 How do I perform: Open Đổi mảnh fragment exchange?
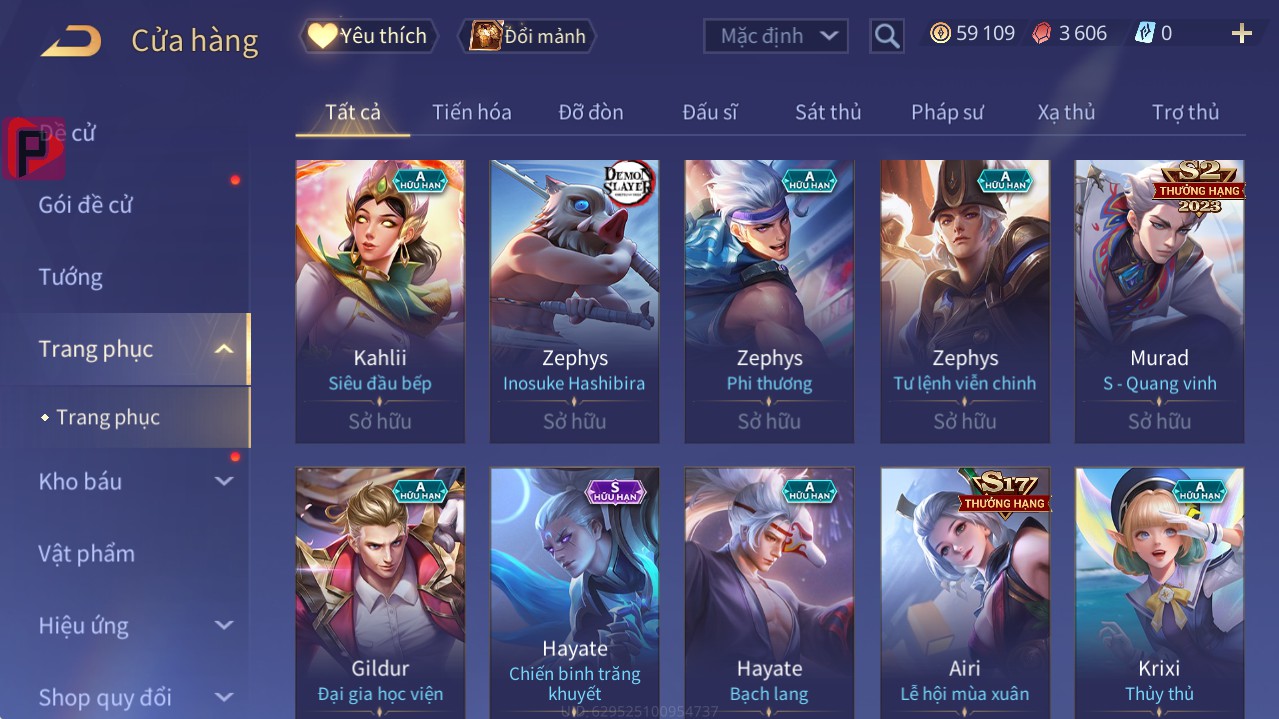(527, 36)
